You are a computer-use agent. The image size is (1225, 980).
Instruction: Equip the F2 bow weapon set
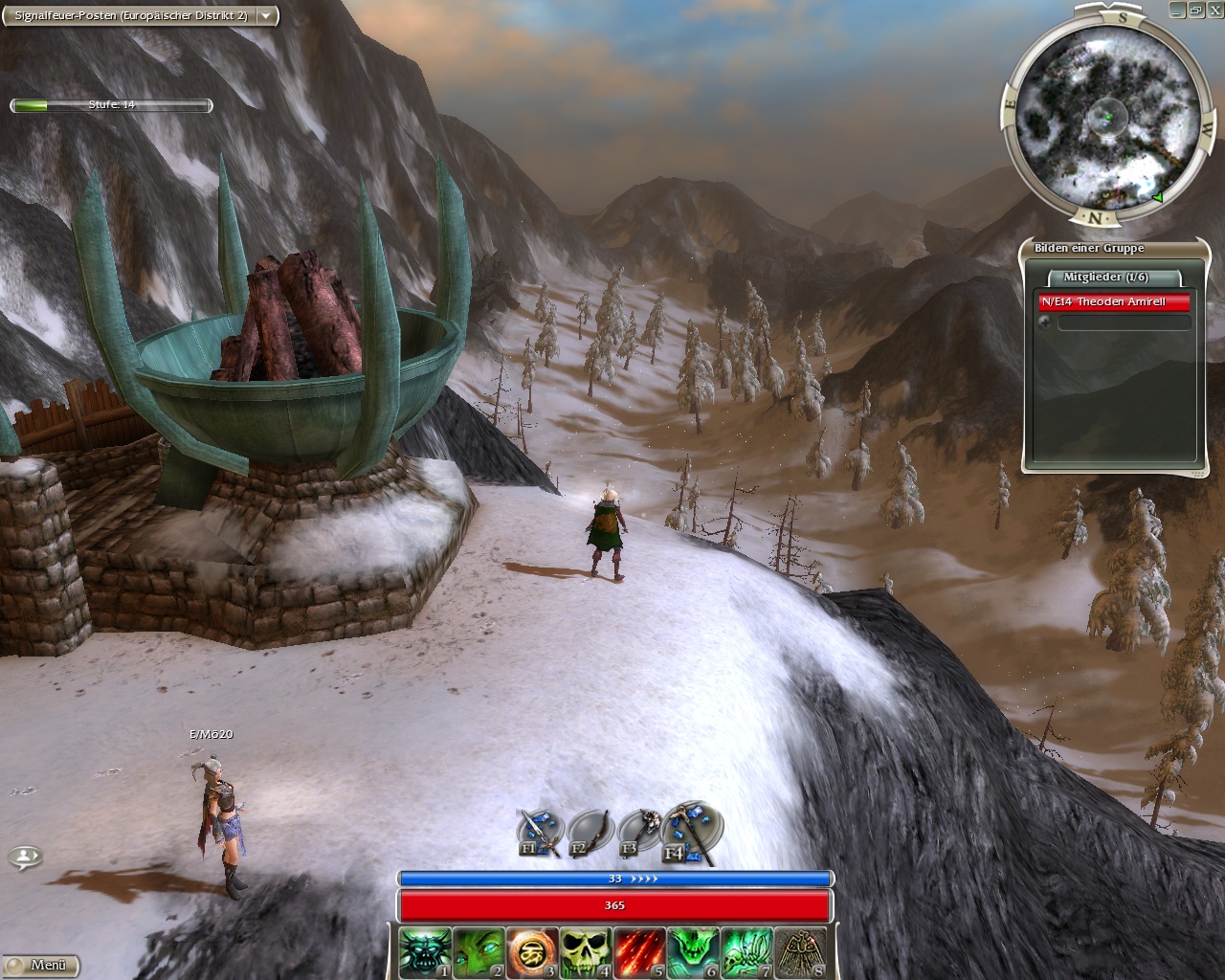(590, 833)
